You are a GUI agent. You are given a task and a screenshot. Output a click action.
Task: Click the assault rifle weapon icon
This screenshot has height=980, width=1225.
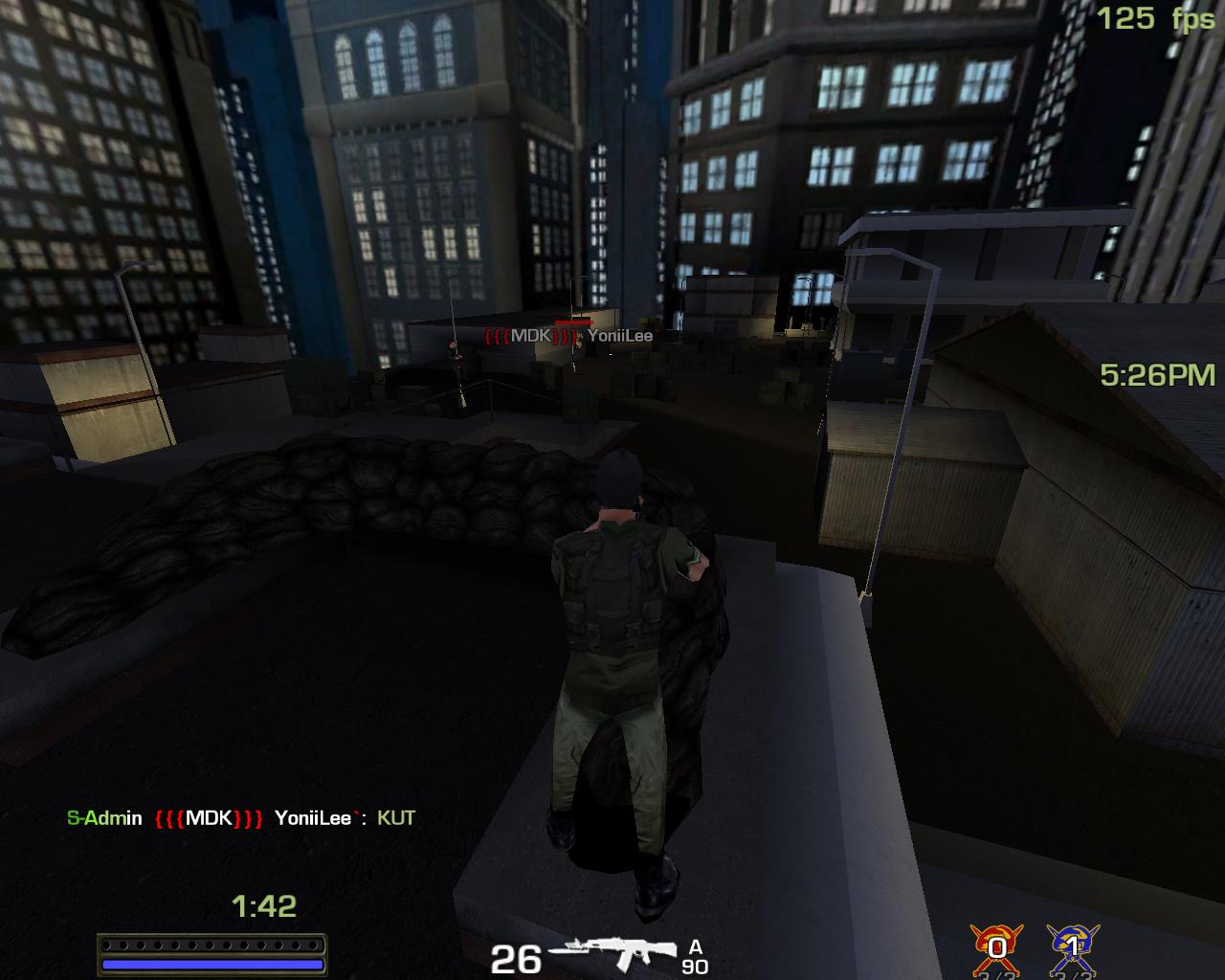tap(614, 954)
